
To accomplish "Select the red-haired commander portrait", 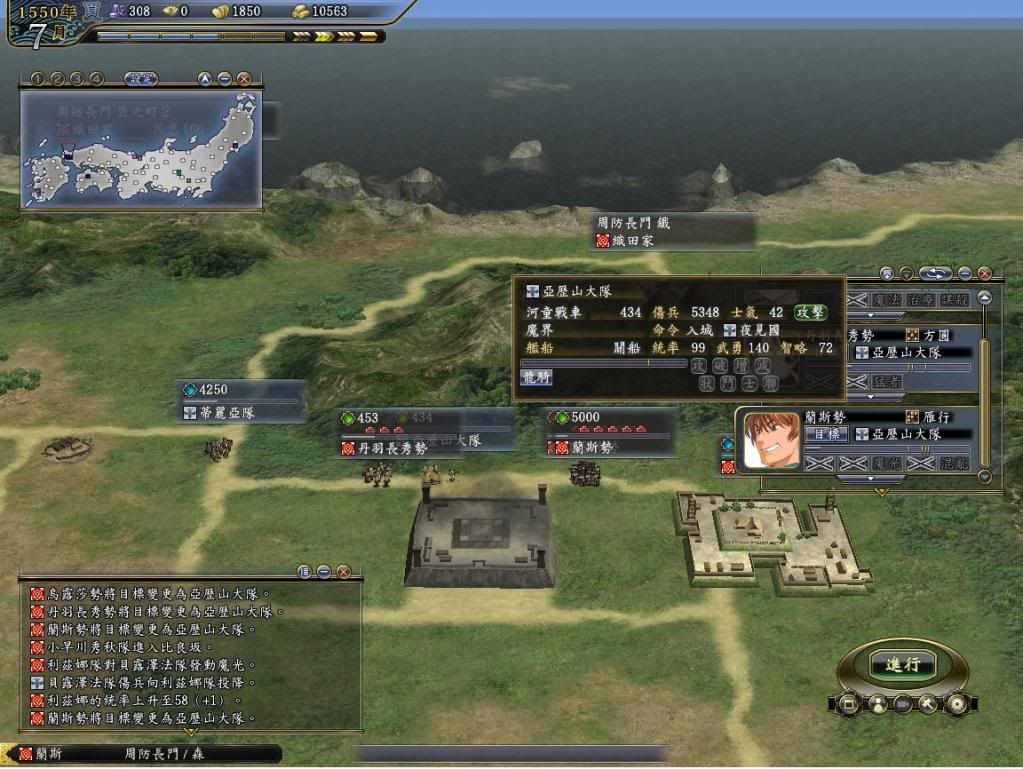I will 771,441.
